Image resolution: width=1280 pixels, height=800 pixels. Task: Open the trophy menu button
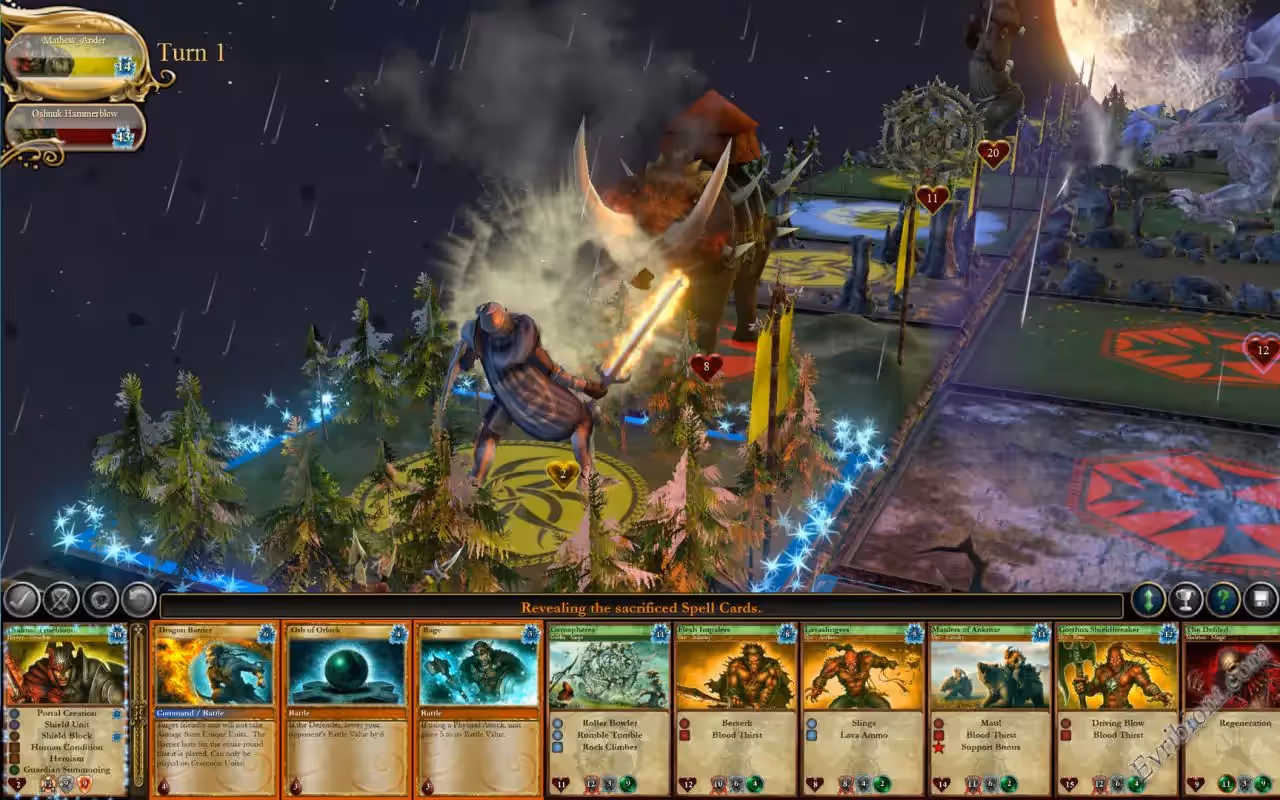[x=1186, y=600]
